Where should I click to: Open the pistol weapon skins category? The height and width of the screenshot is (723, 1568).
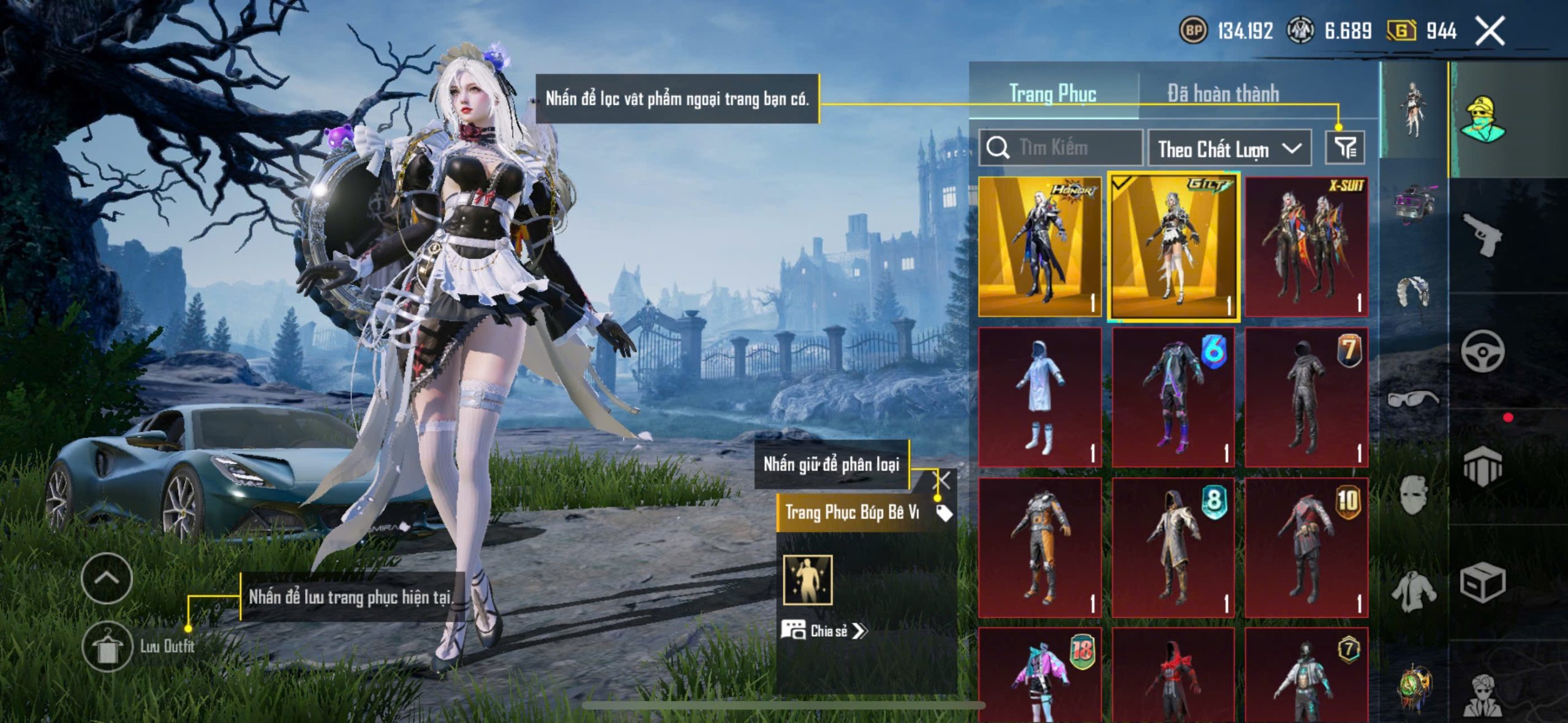point(1482,234)
